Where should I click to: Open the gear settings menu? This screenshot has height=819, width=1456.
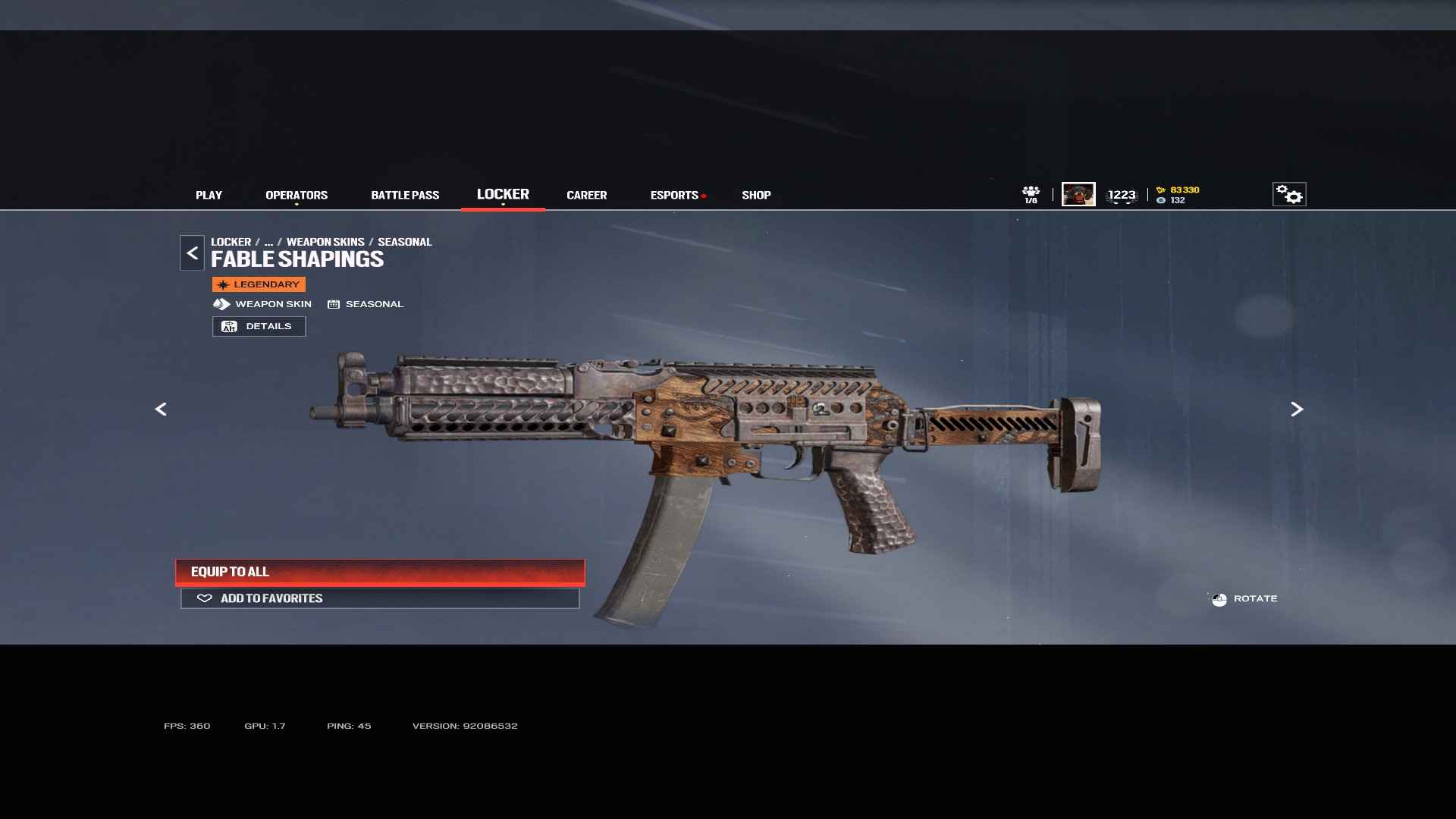pyautogui.click(x=1289, y=194)
